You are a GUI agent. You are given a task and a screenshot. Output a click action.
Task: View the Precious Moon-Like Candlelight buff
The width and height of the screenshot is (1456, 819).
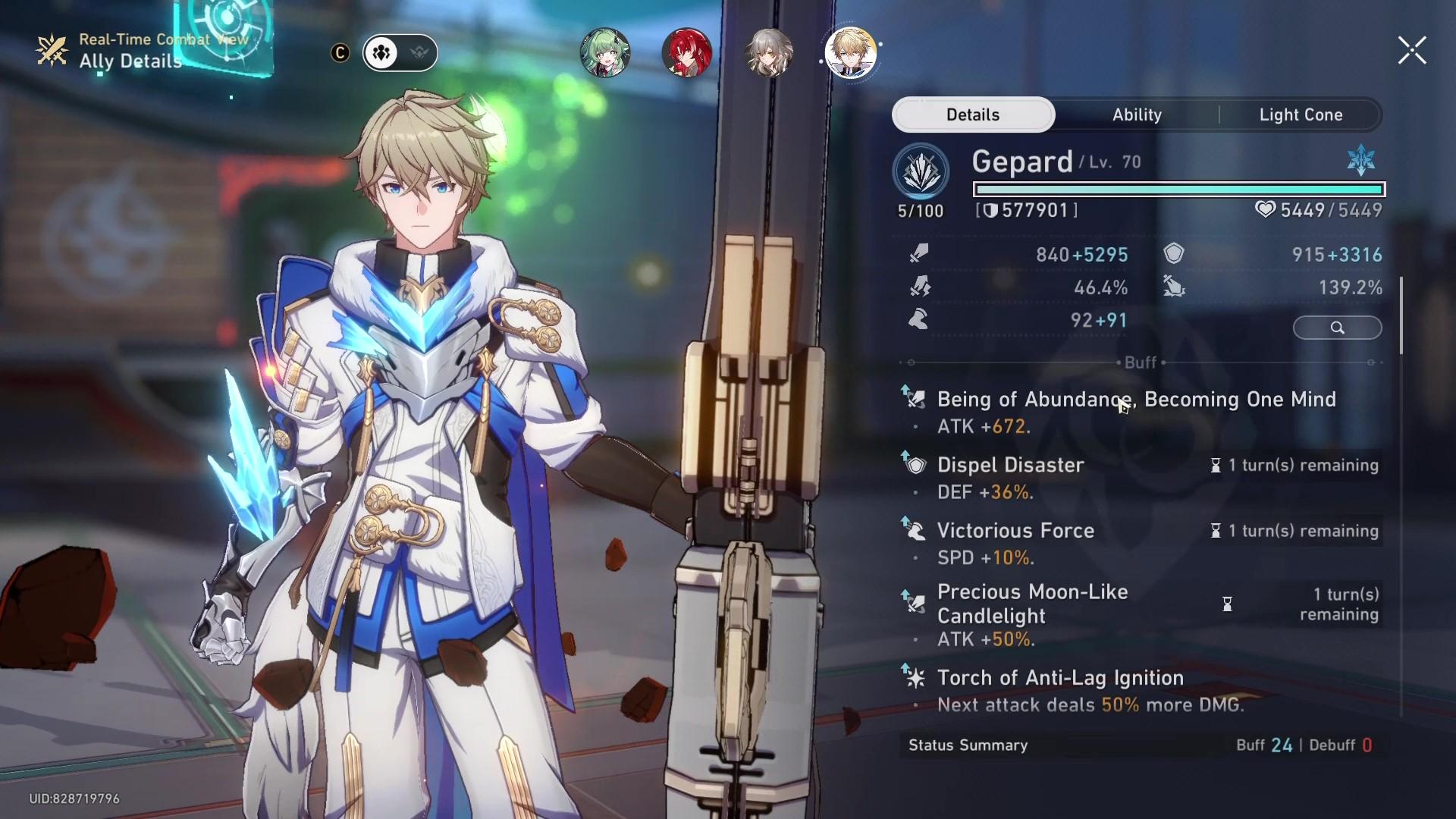pyautogui.click(x=1032, y=604)
